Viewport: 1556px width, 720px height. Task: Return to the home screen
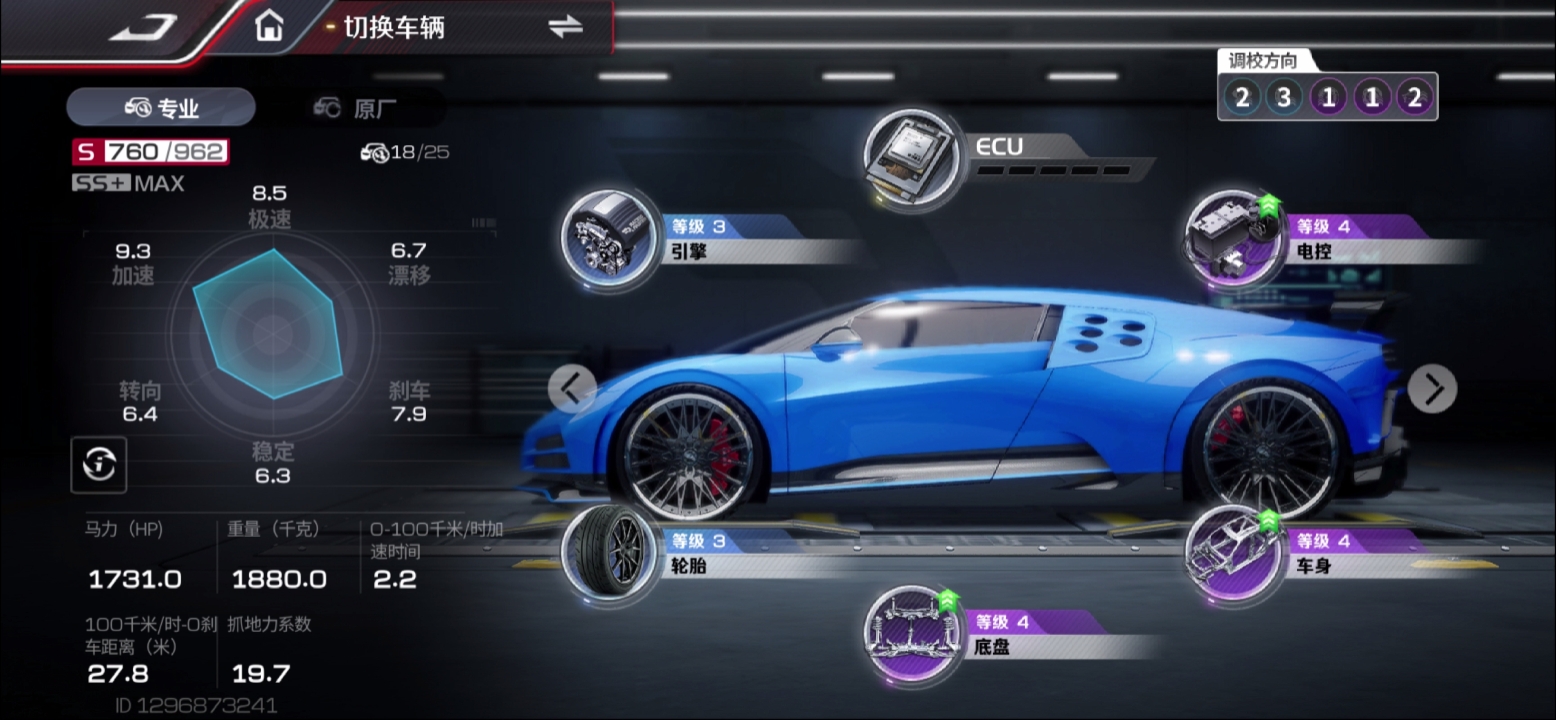click(x=268, y=27)
